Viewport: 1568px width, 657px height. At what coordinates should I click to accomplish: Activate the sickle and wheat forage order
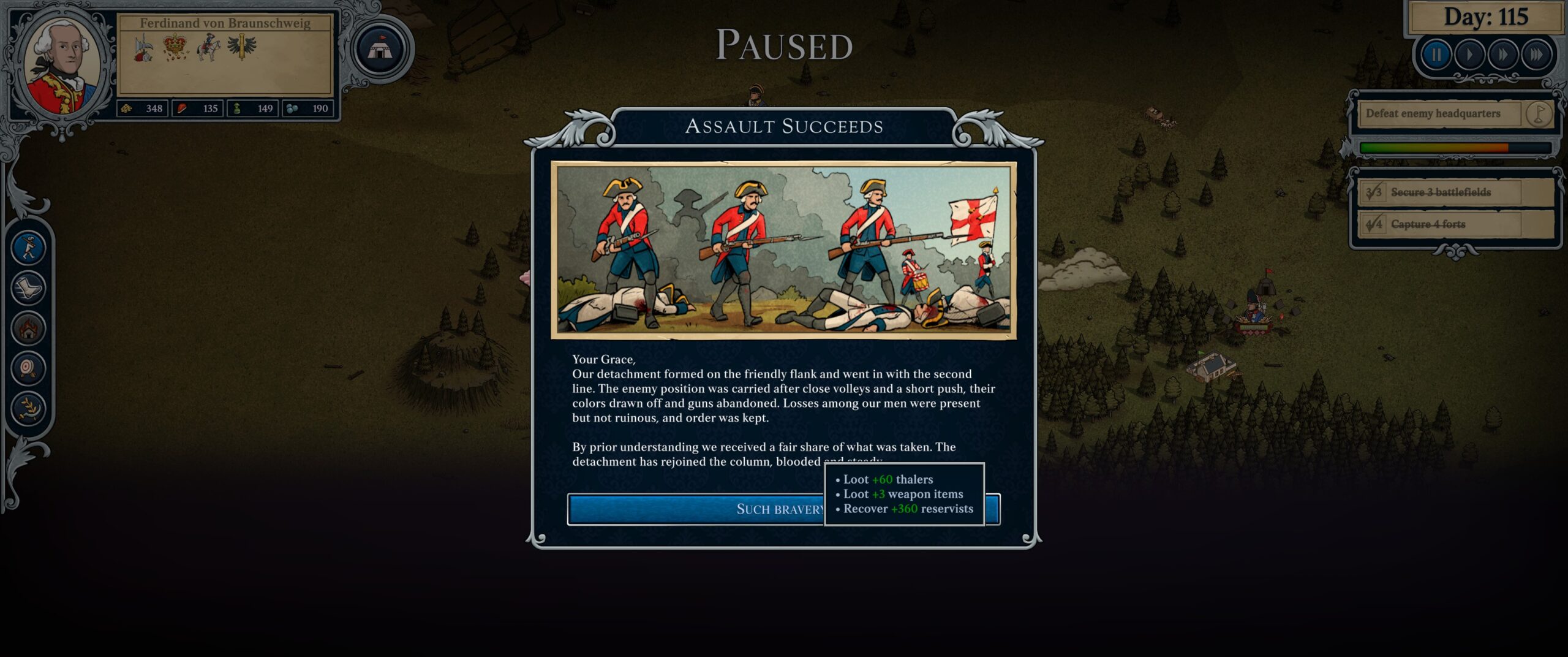(x=29, y=408)
